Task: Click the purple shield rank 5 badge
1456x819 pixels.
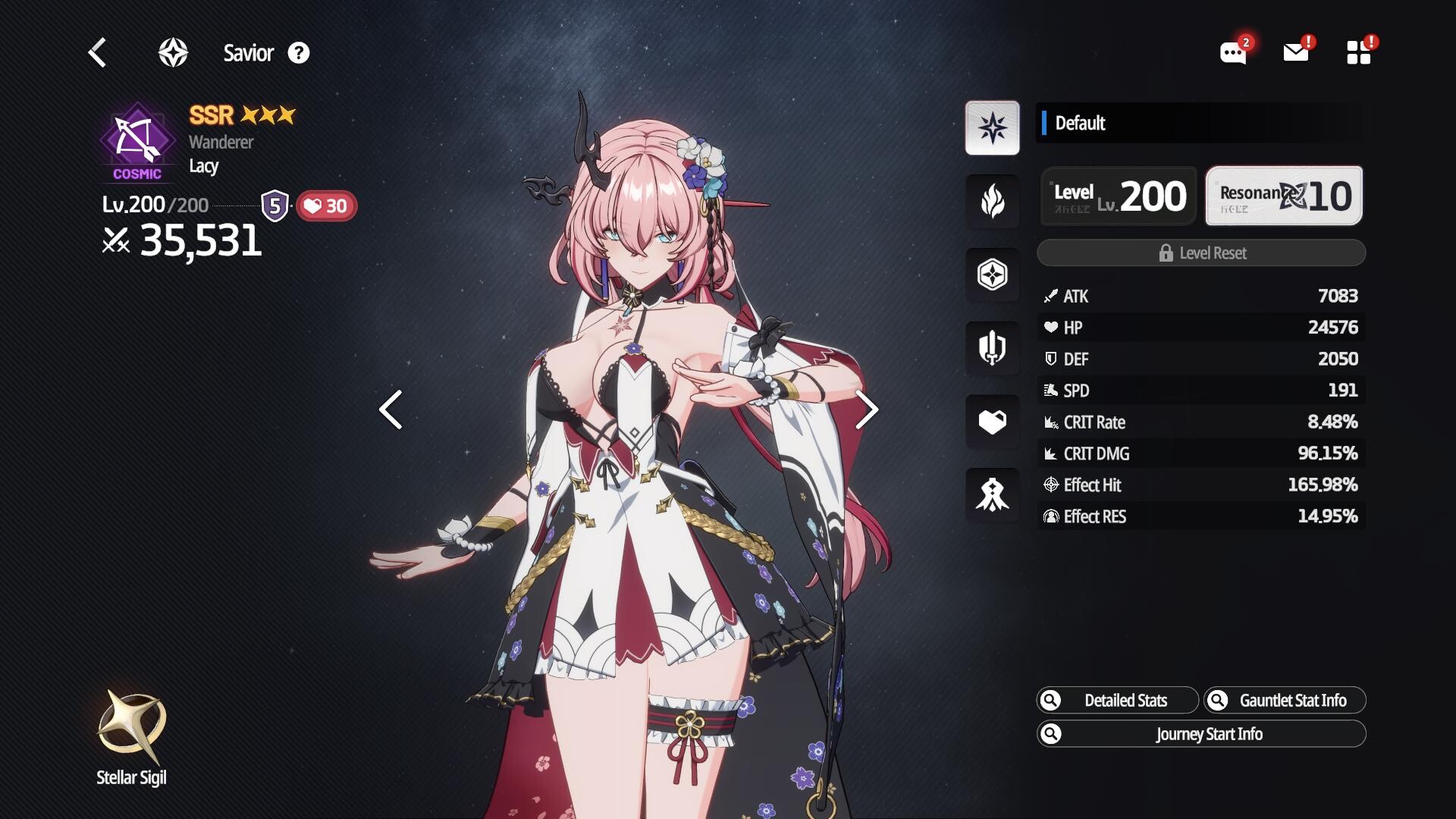Action: click(x=275, y=204)
